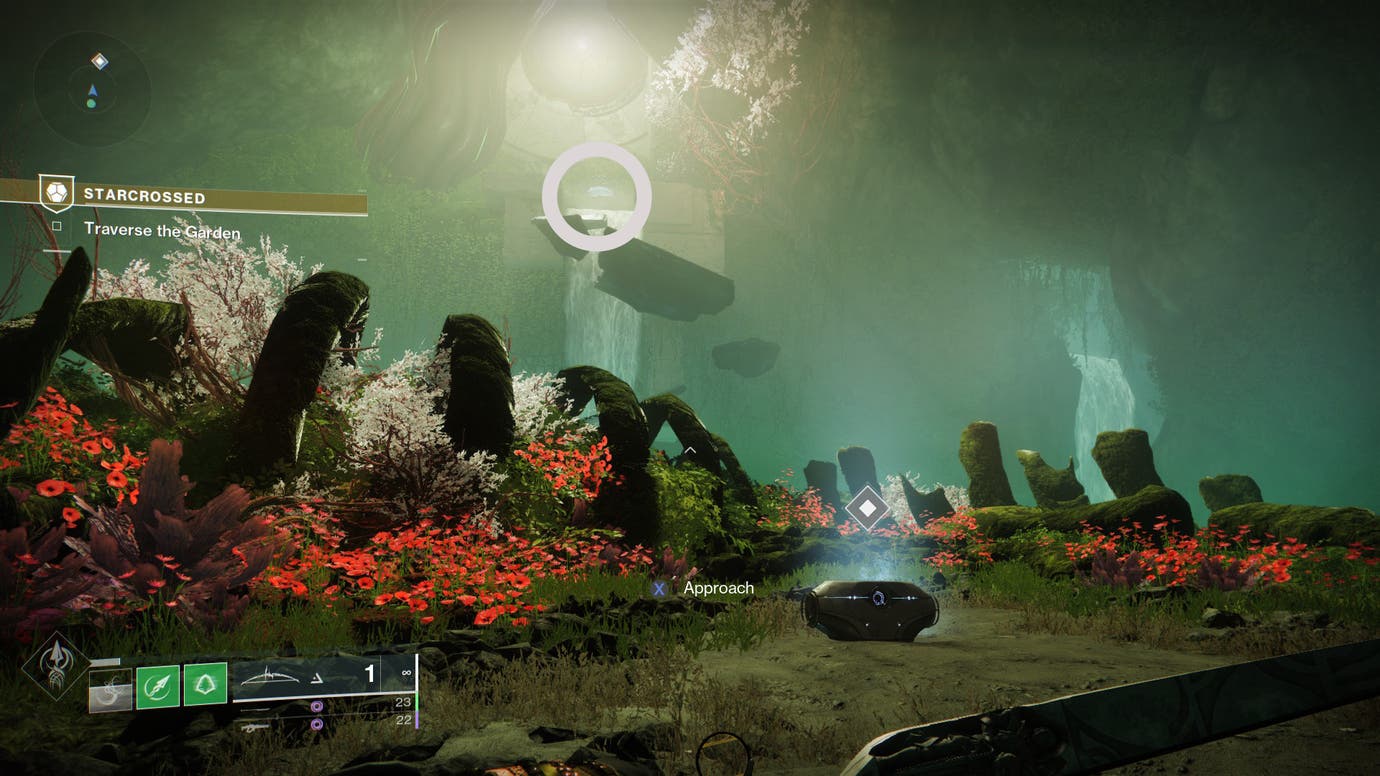The image size is (1380, 776).
Task: Activate the recharging grenade ability icon
Action: (x=110, y=689)
